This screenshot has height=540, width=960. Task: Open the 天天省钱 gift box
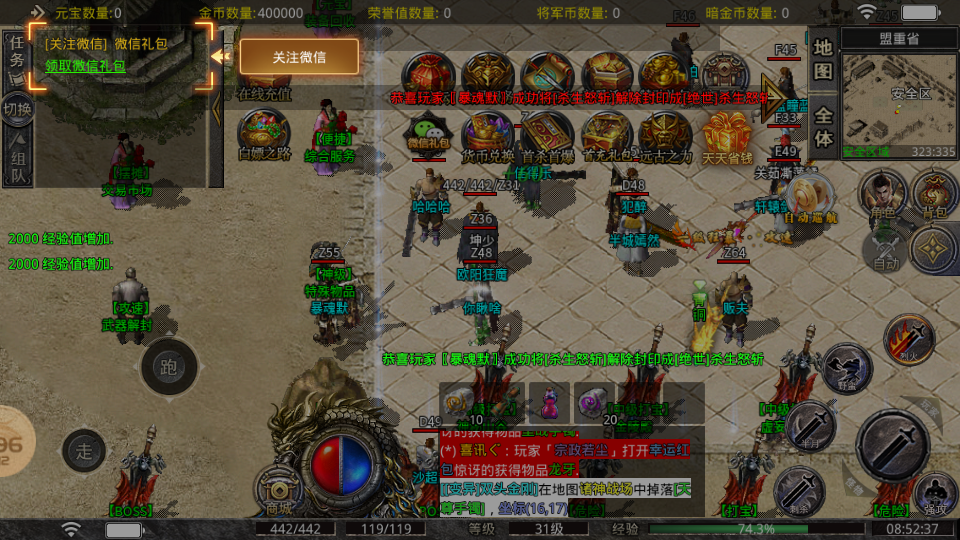[x=728, y=134]
